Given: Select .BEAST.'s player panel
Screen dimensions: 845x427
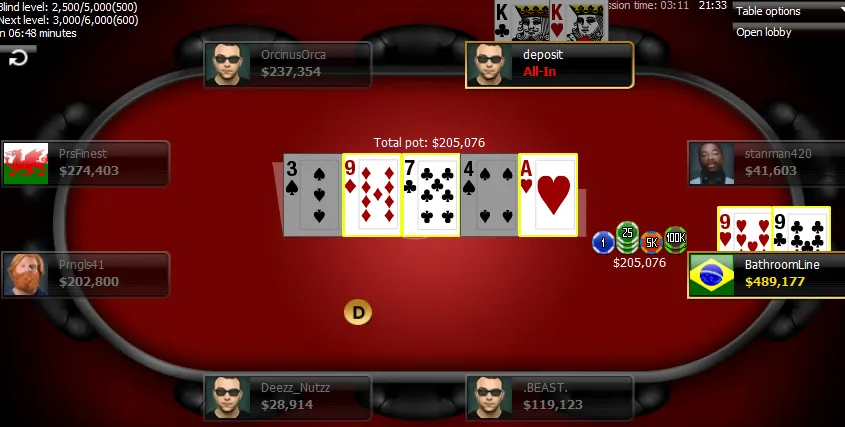Looking at the screenshot, I should [x=549, y=397].
